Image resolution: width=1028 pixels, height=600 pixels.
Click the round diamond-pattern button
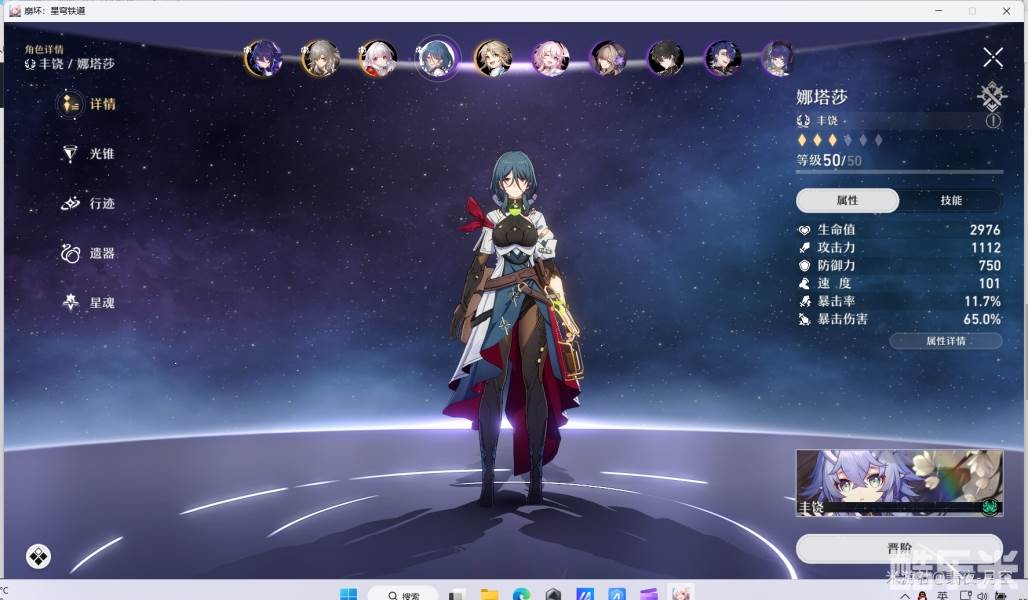pos(38,556)
